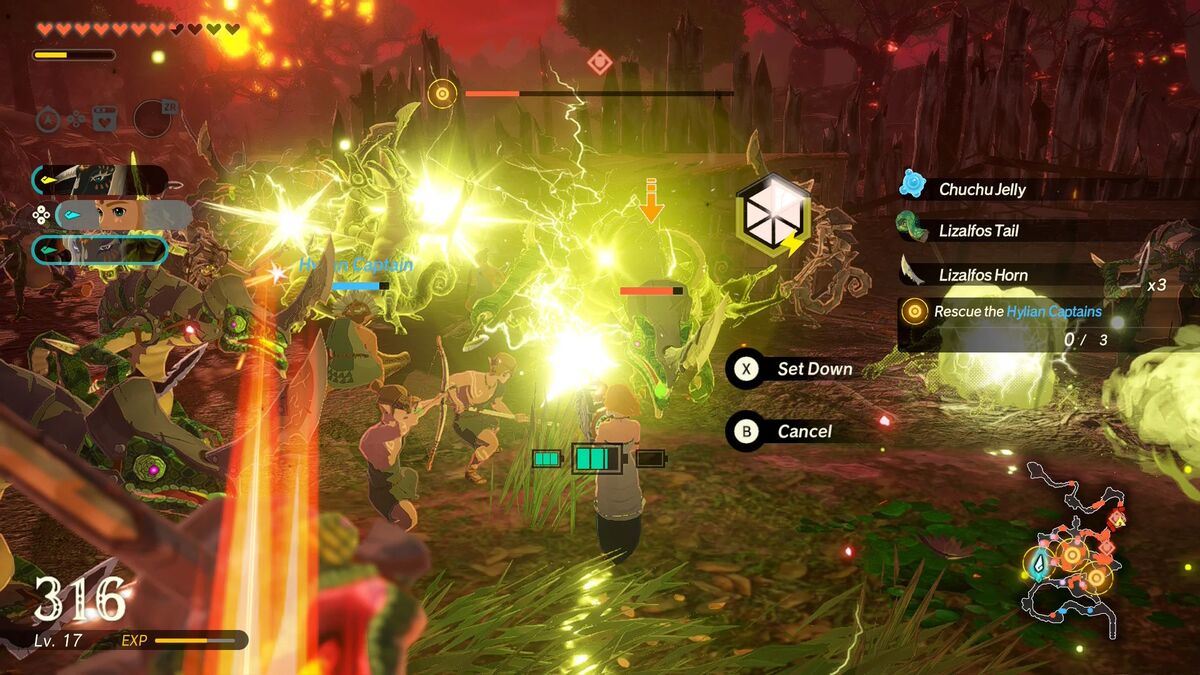
Task: Select Zelda's character portrait
Action: coord(123,215)
